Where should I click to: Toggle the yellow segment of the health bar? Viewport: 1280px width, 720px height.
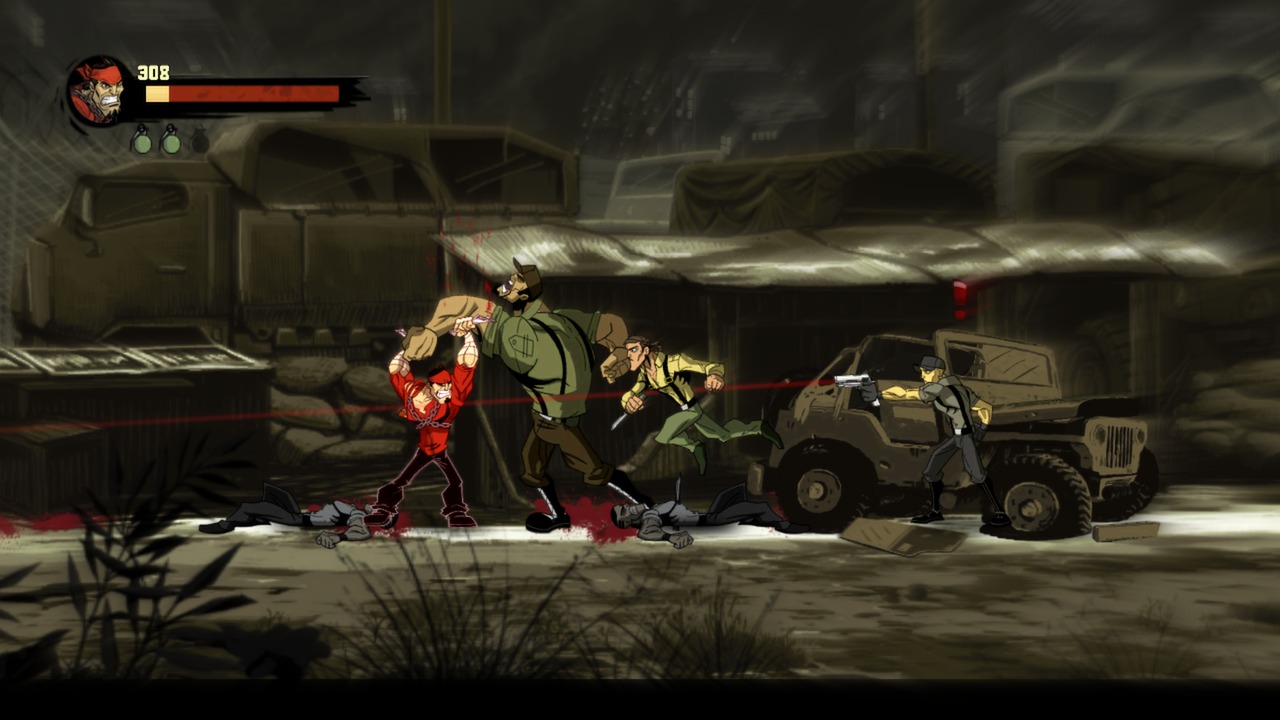pyautogui.click(x=160, y=92)
